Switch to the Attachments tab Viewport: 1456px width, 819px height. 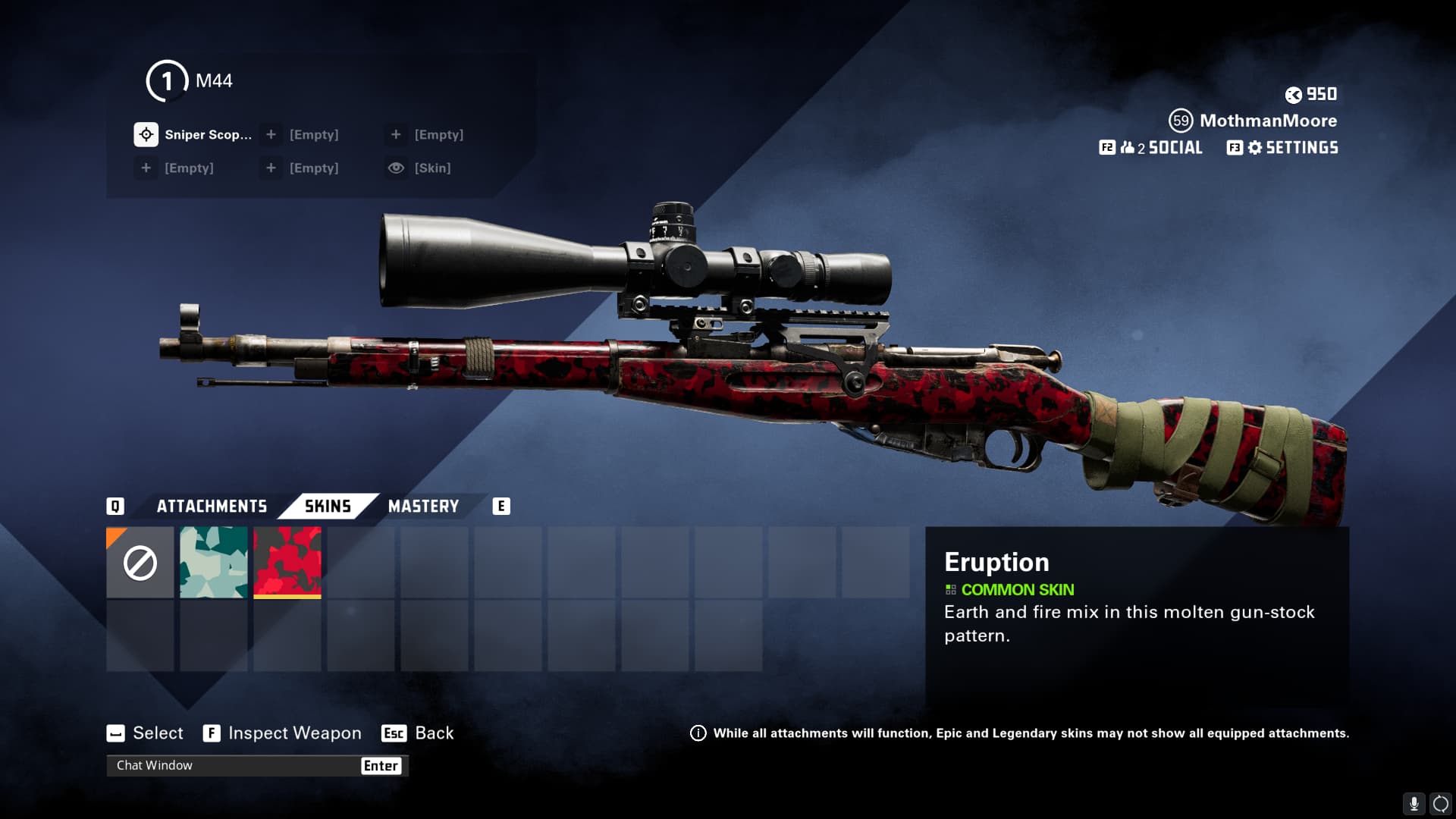point(212,507)
